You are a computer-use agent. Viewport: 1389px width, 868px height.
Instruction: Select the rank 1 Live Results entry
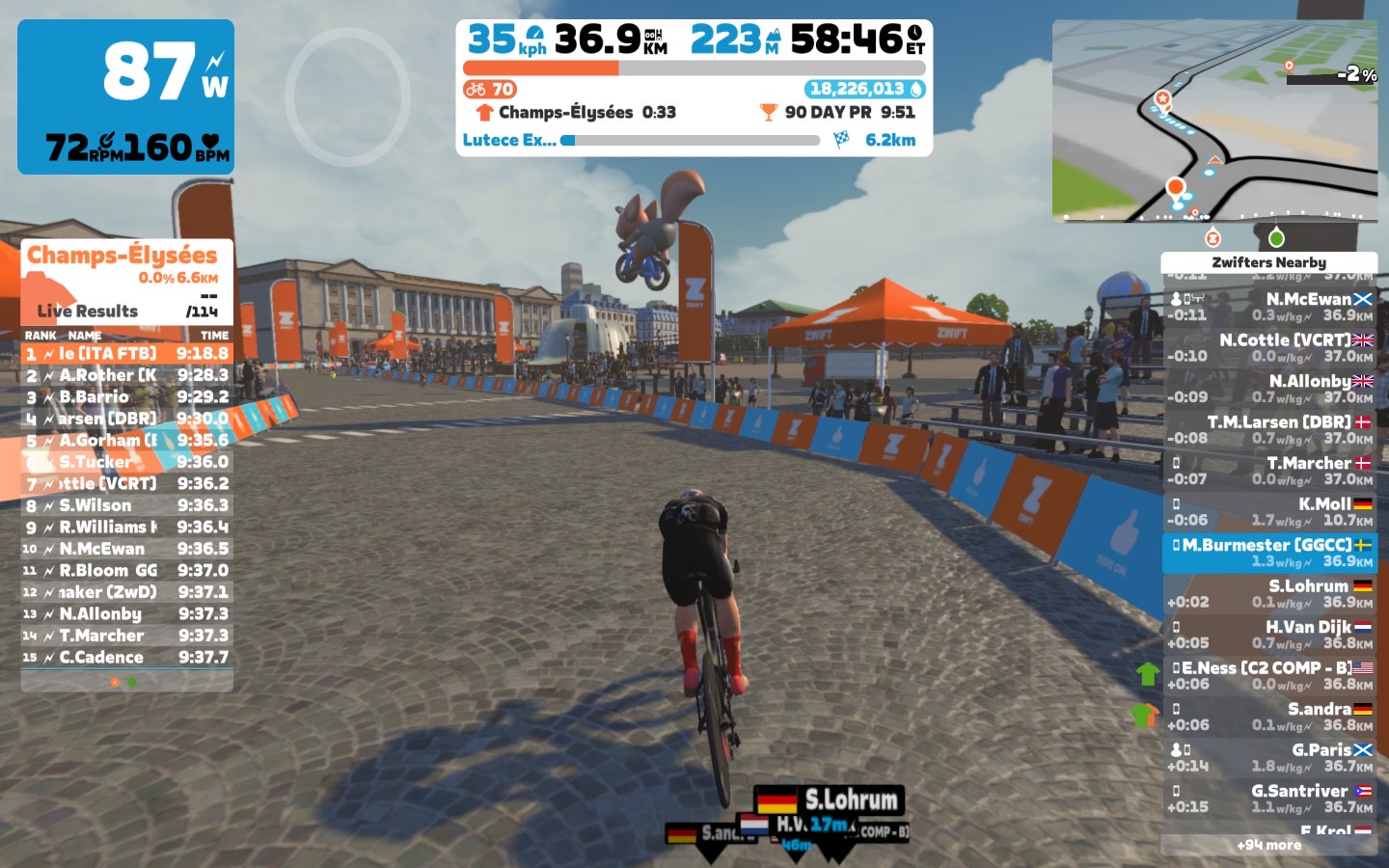(x=126, y=354)
